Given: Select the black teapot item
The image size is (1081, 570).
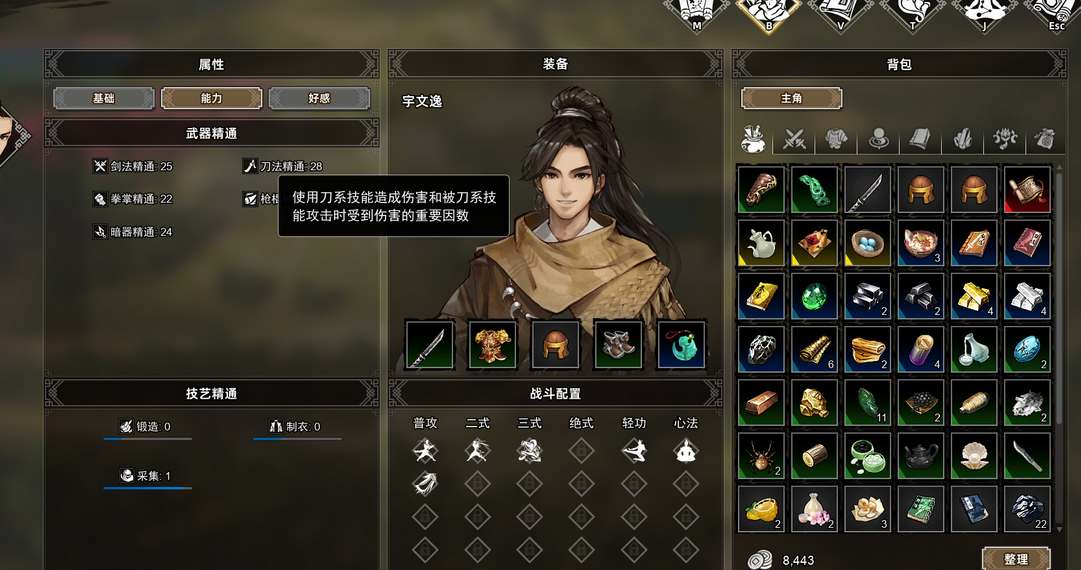Looking at the screenshot, I should (921, 456).
